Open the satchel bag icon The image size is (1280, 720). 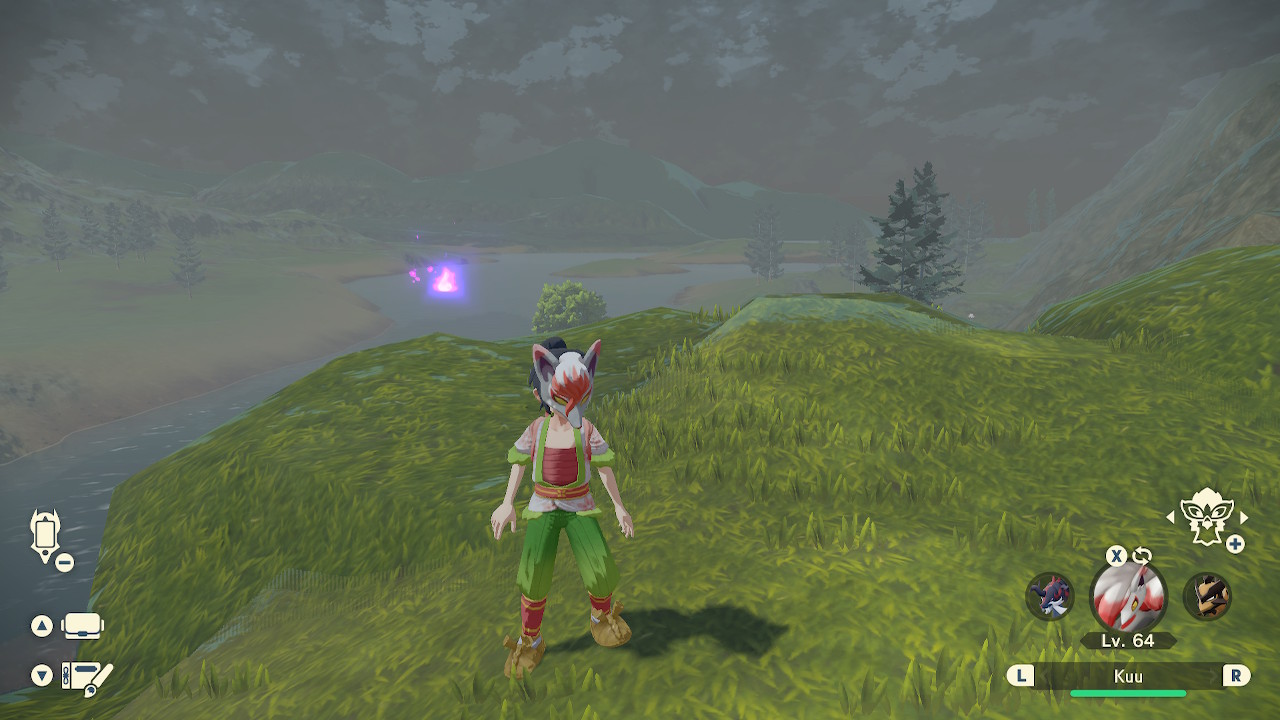[x=83, y=626]
